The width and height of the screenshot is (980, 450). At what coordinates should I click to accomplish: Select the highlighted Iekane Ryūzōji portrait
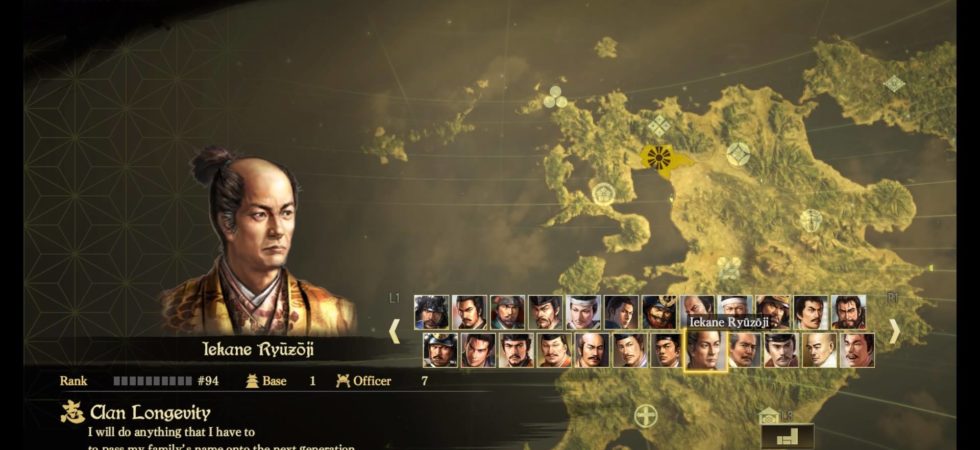tap(704, 350)
